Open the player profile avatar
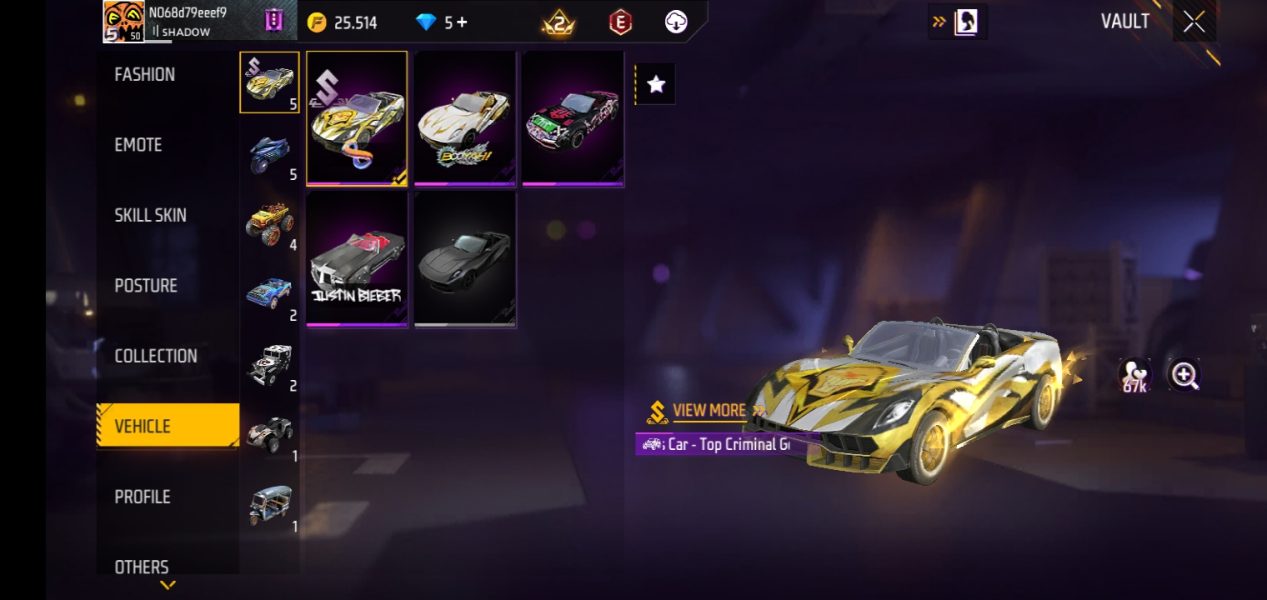 [x=124, y=22]
